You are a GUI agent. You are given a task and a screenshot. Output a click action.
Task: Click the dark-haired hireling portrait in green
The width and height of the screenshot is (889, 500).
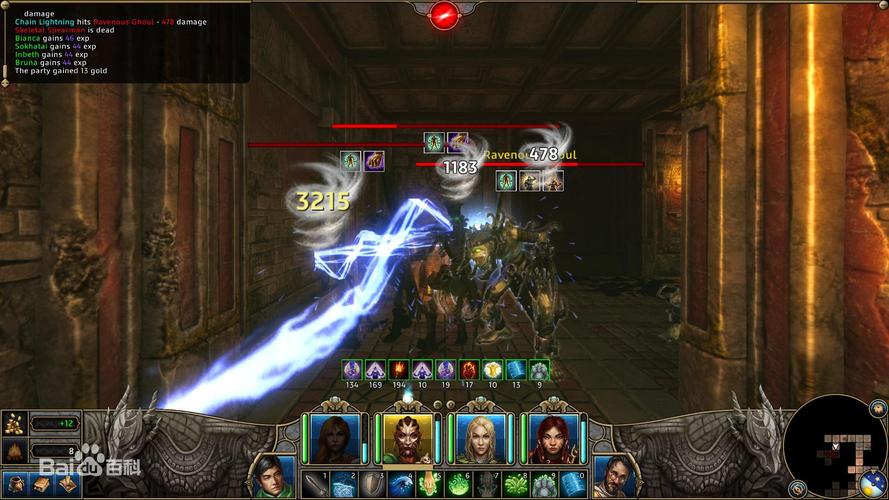click(271, 477)
